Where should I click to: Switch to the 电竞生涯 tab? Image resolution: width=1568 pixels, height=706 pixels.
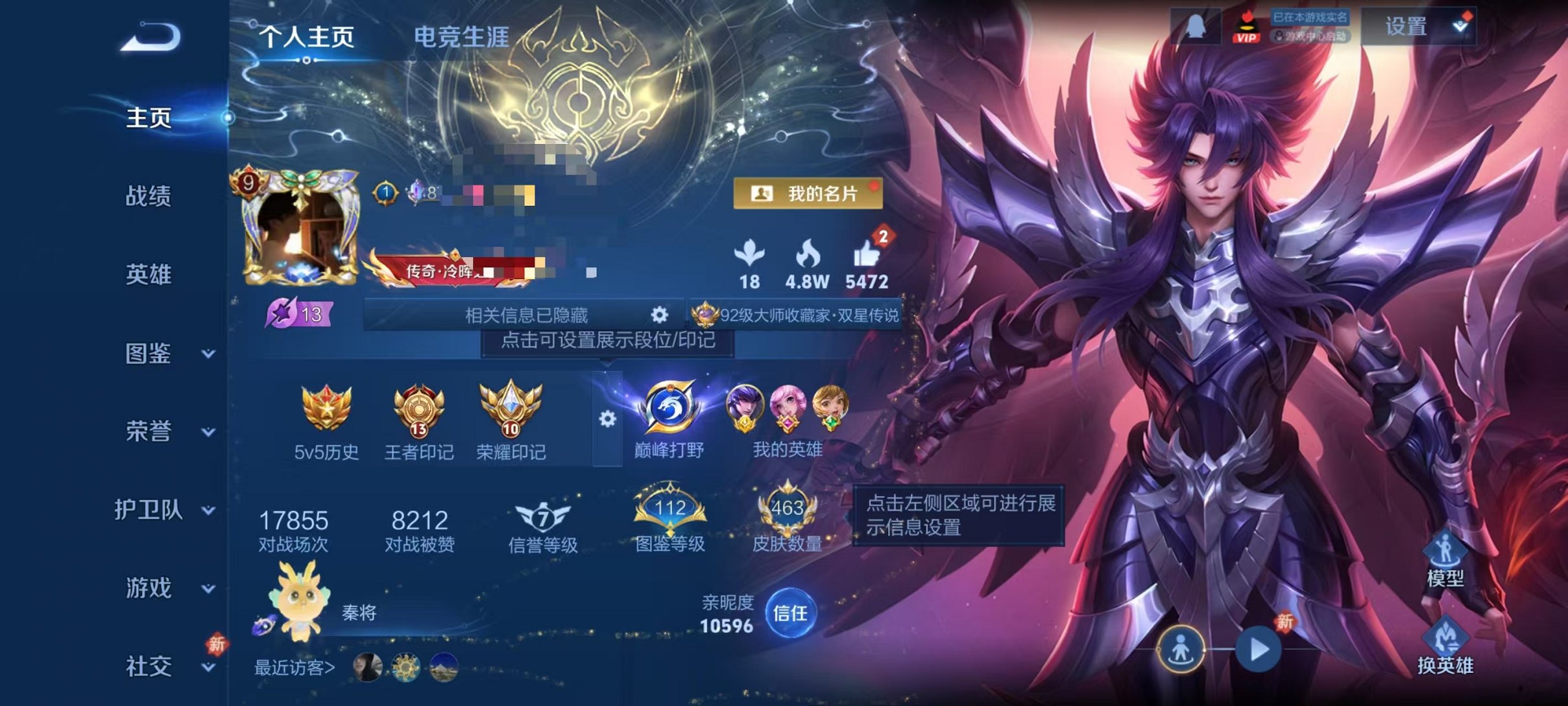pyautogui.click(x=463, y=37)
